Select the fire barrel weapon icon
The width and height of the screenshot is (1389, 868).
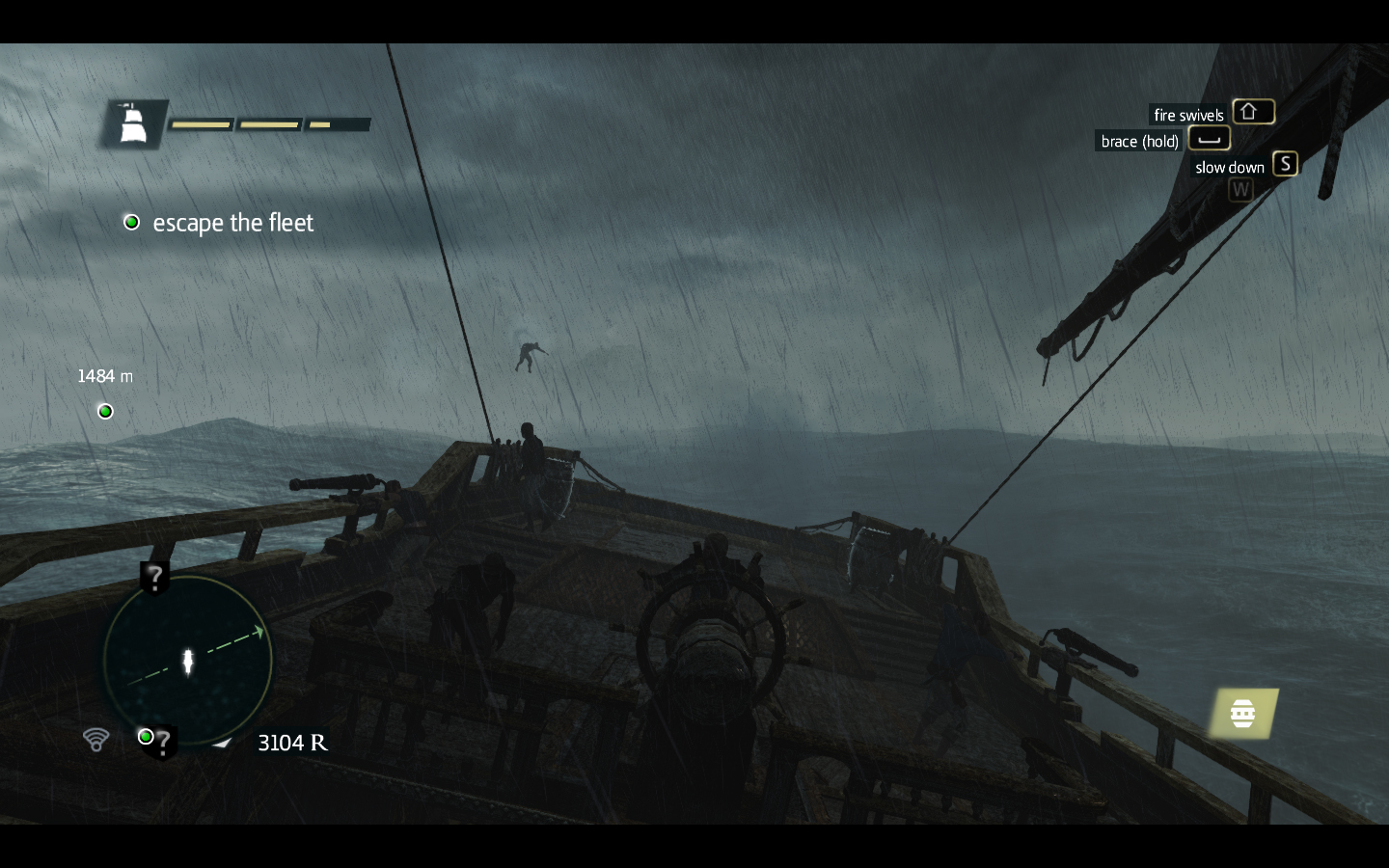1243,714
